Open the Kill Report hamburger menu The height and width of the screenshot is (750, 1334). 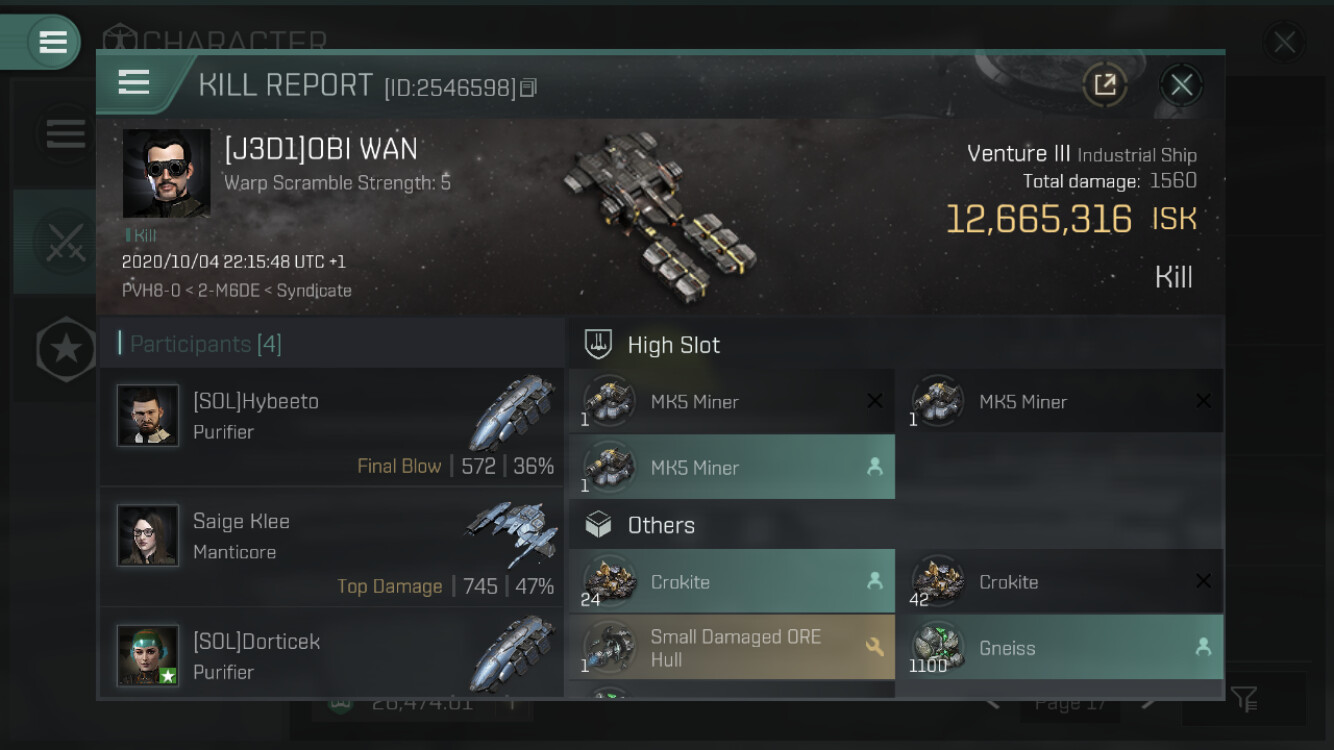pyautogui.click(x=134, y=83)
